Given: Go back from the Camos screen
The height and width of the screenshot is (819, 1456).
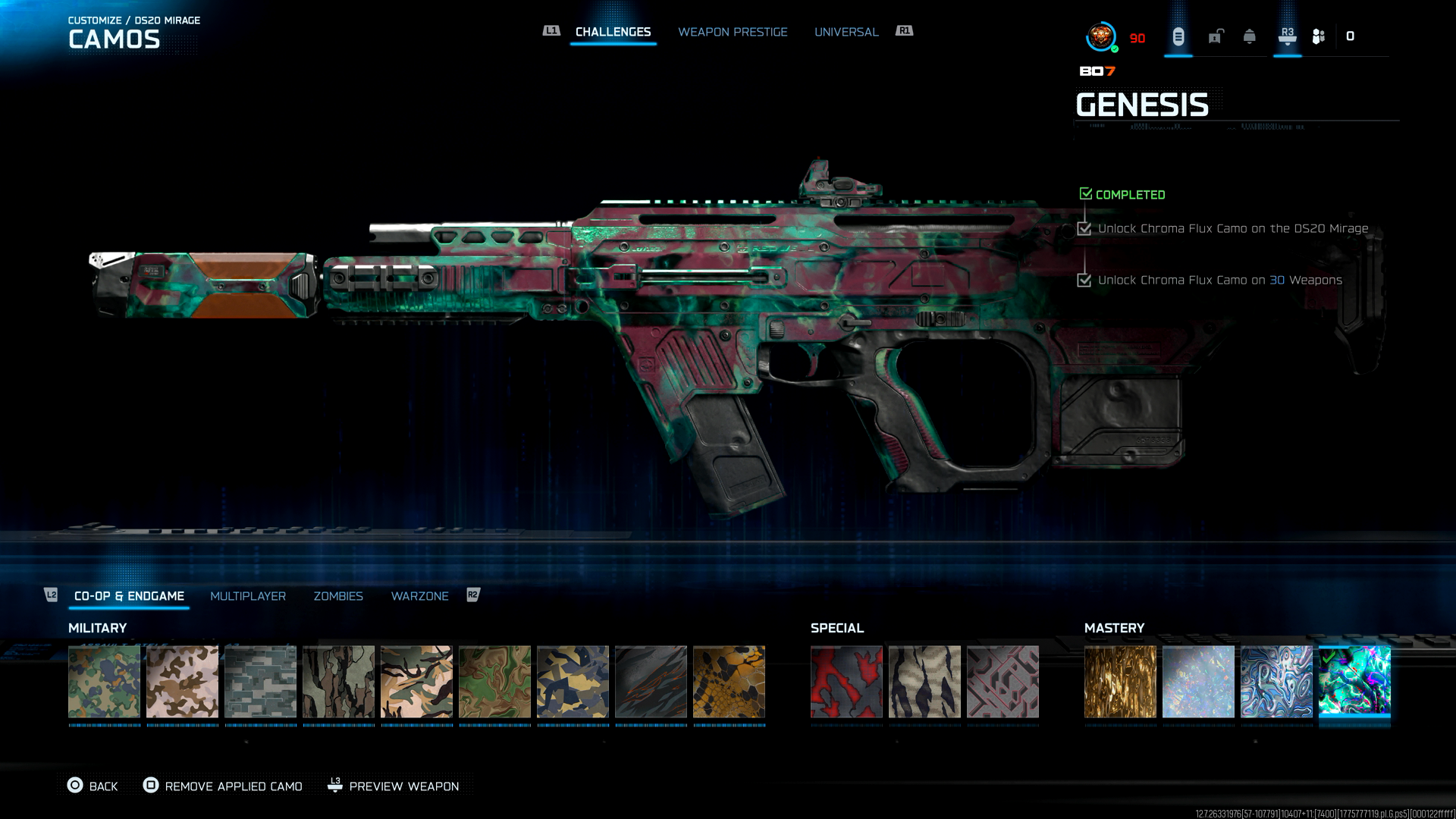Looking at the screenshot, I should click(x=93, y=786).
